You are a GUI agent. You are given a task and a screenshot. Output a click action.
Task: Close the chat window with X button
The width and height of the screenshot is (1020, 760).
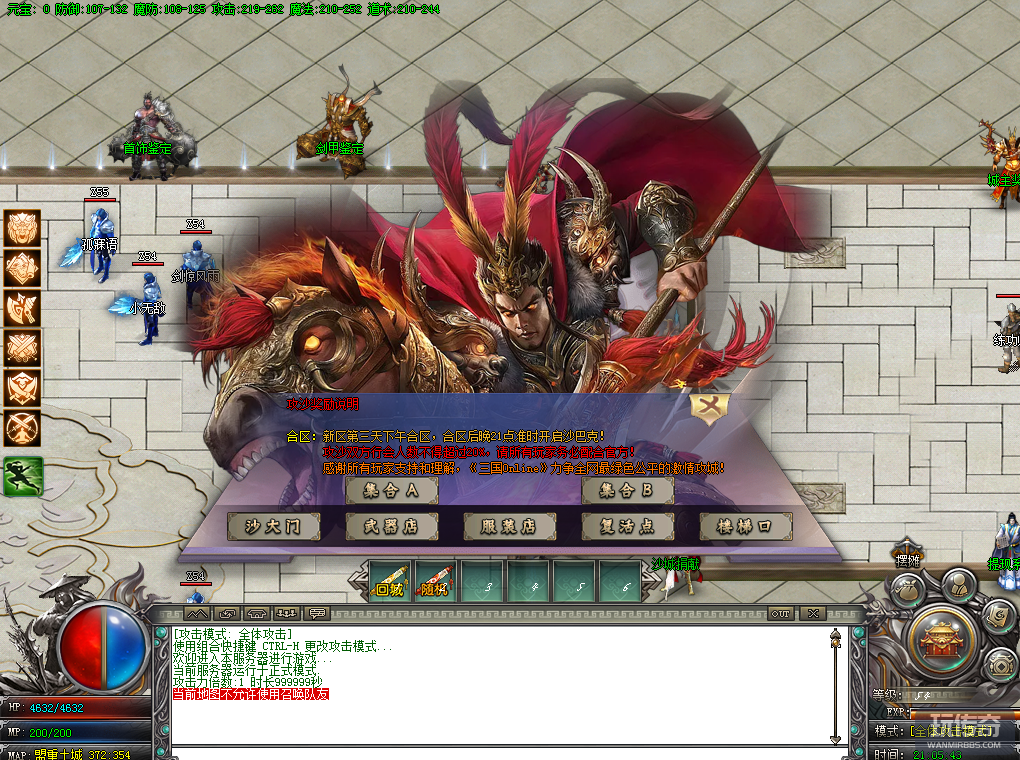(x=813, y=613)
